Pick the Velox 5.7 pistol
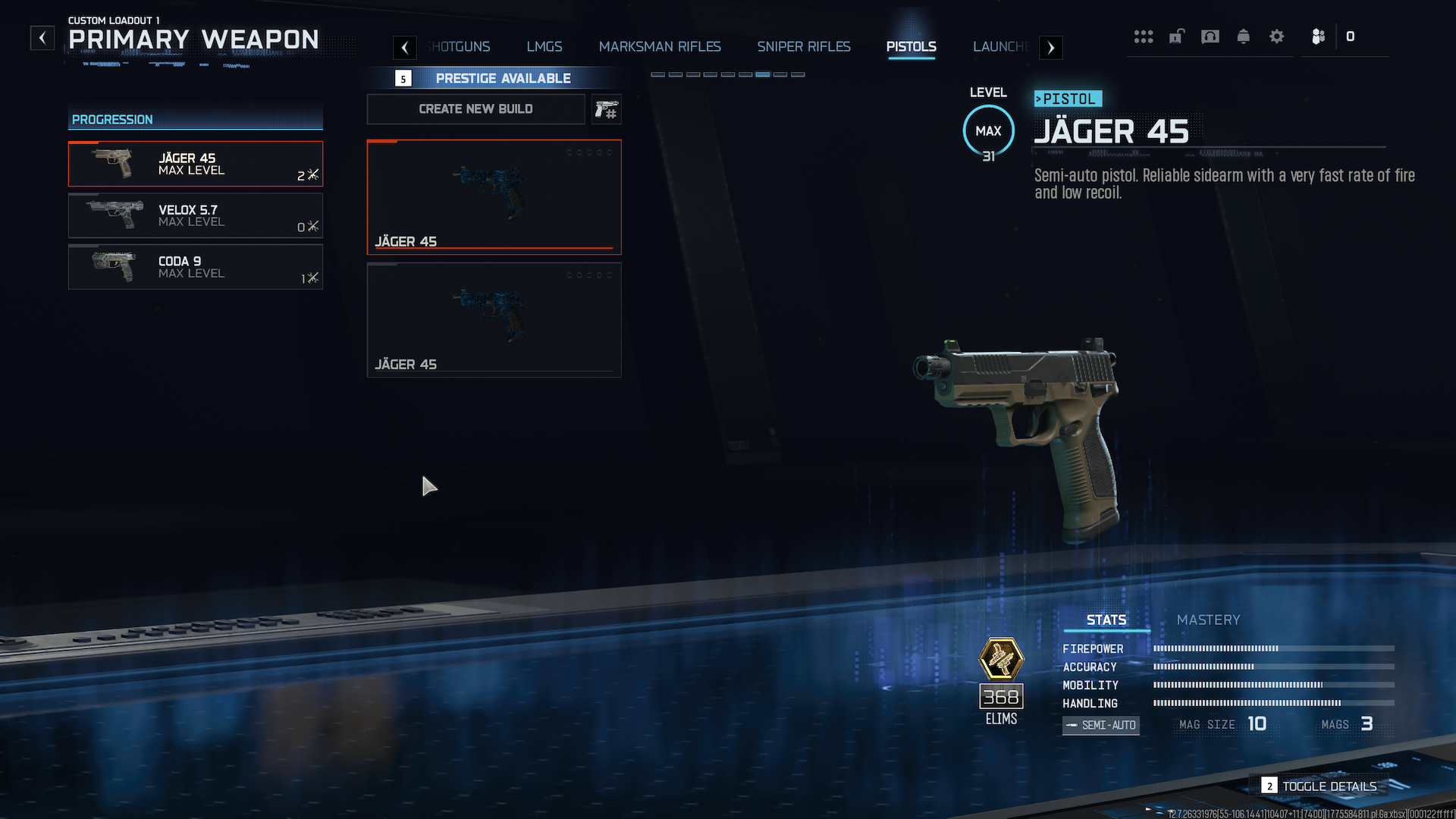 pyautogui.click(x=196, y=215)
